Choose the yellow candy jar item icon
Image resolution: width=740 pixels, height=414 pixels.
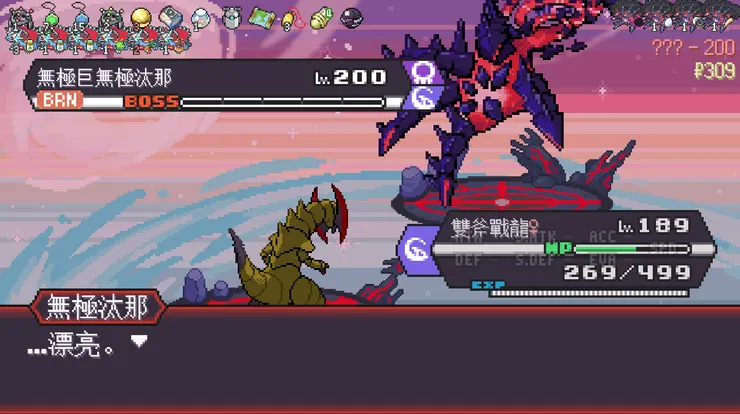click(x=321, y=18)
